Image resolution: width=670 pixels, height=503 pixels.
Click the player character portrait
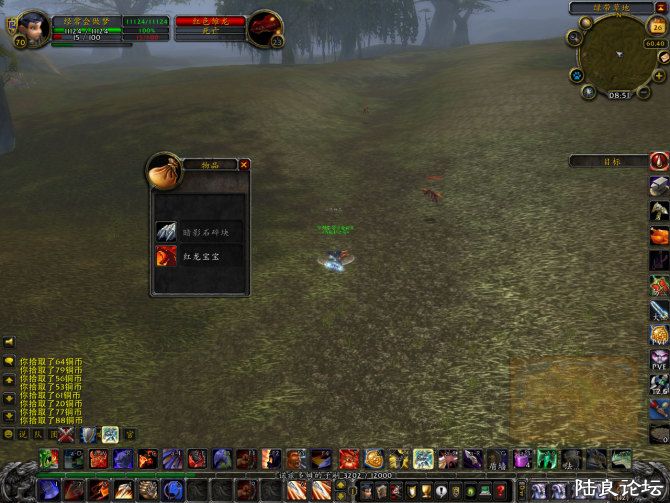pos(33,26)
